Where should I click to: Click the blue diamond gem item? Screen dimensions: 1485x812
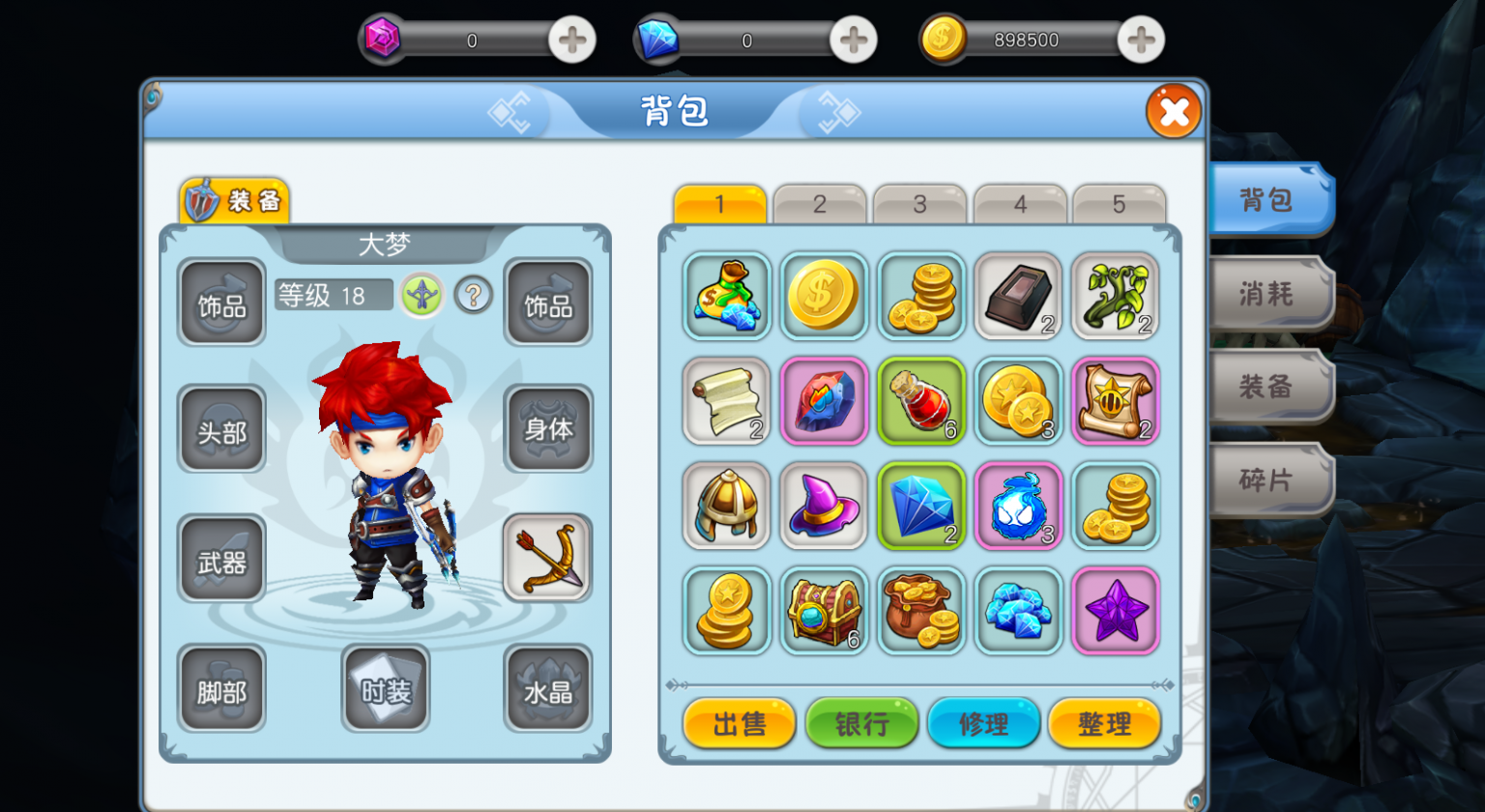click(920, 506)
